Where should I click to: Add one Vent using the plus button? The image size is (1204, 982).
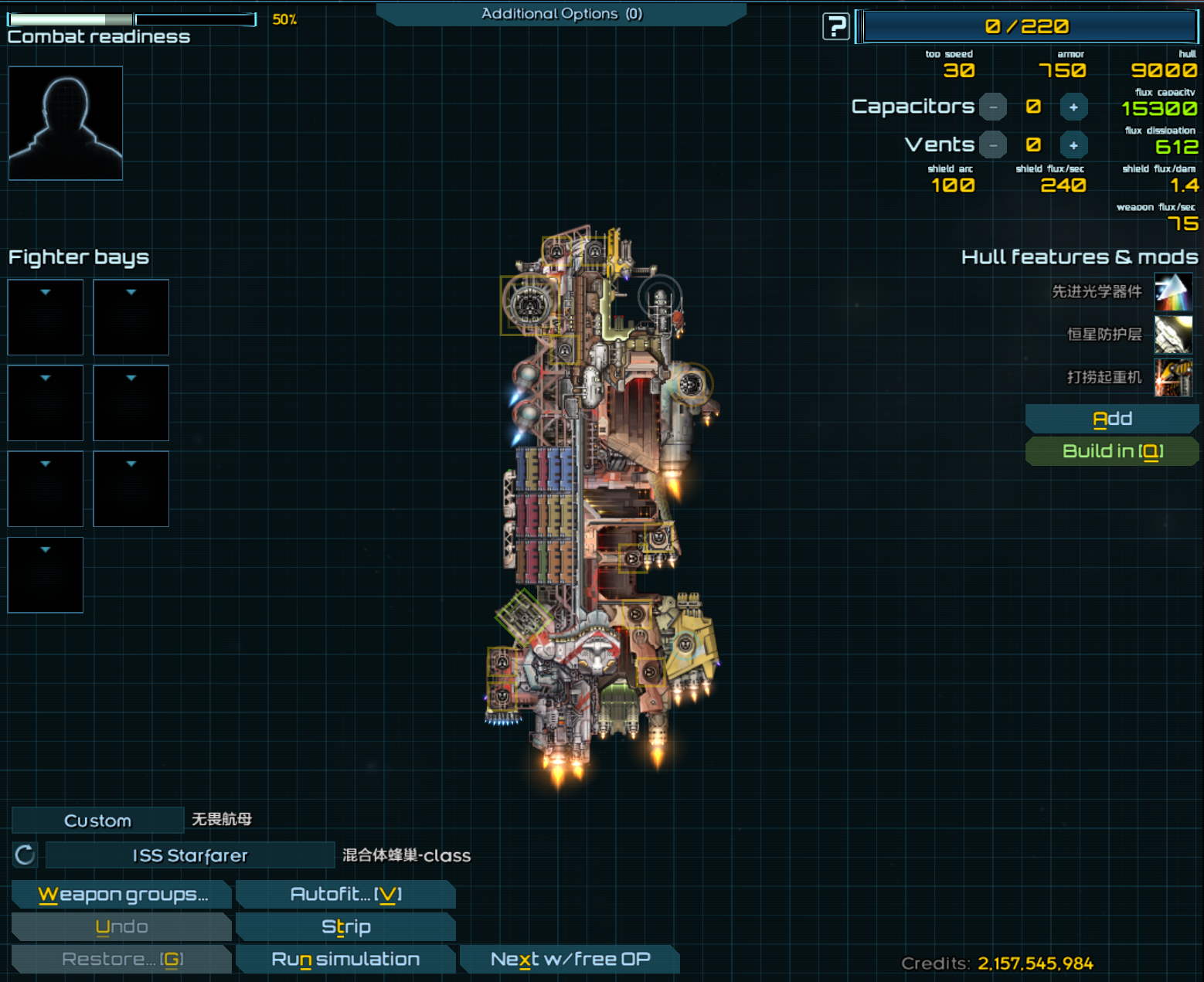[x=1073, y=145]
